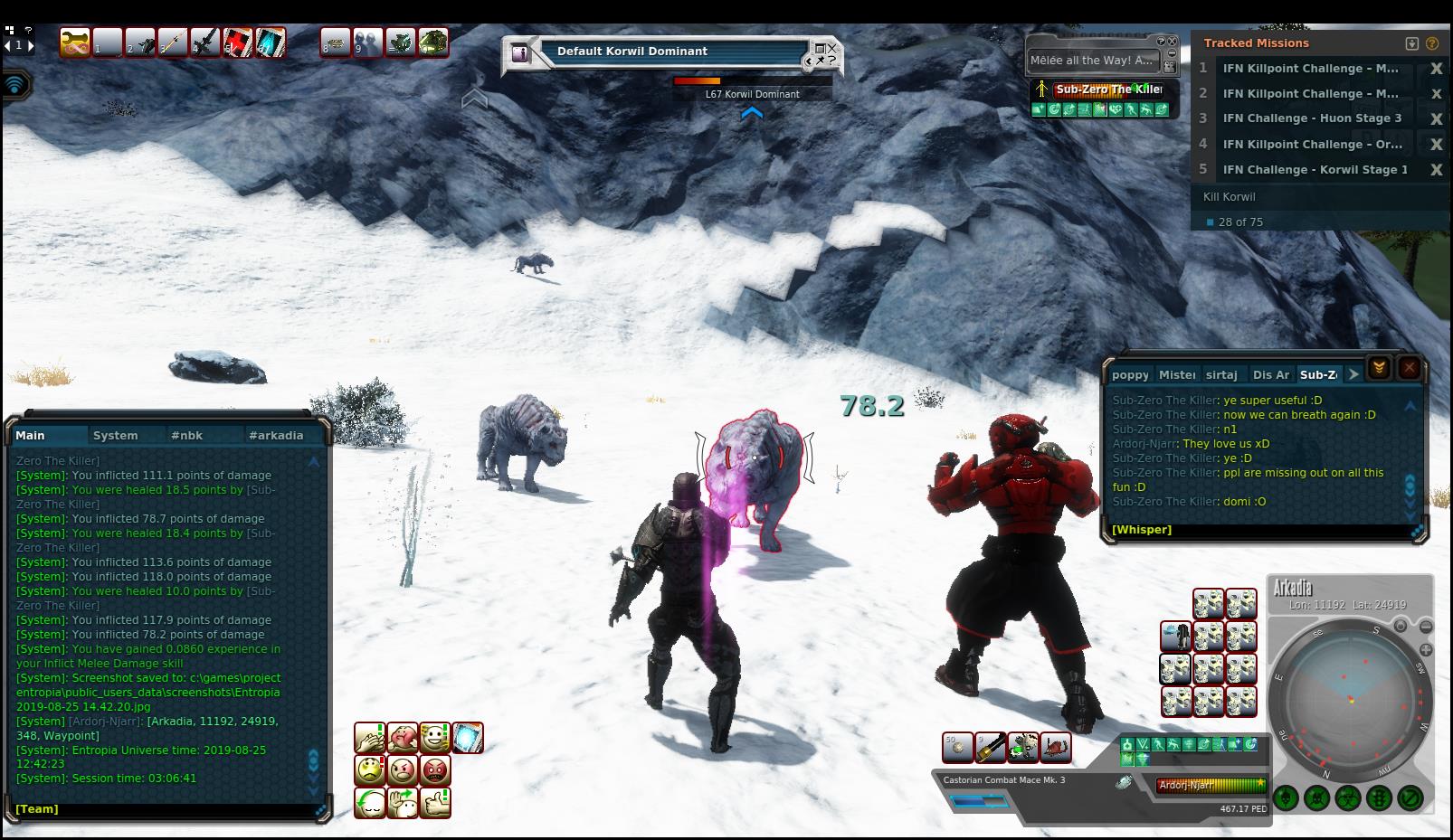Viewport: 1453px width, 840px height.
Task: Open the #arkadia chat channel tab
Action: pyautogui.click(x=276, y=435)
